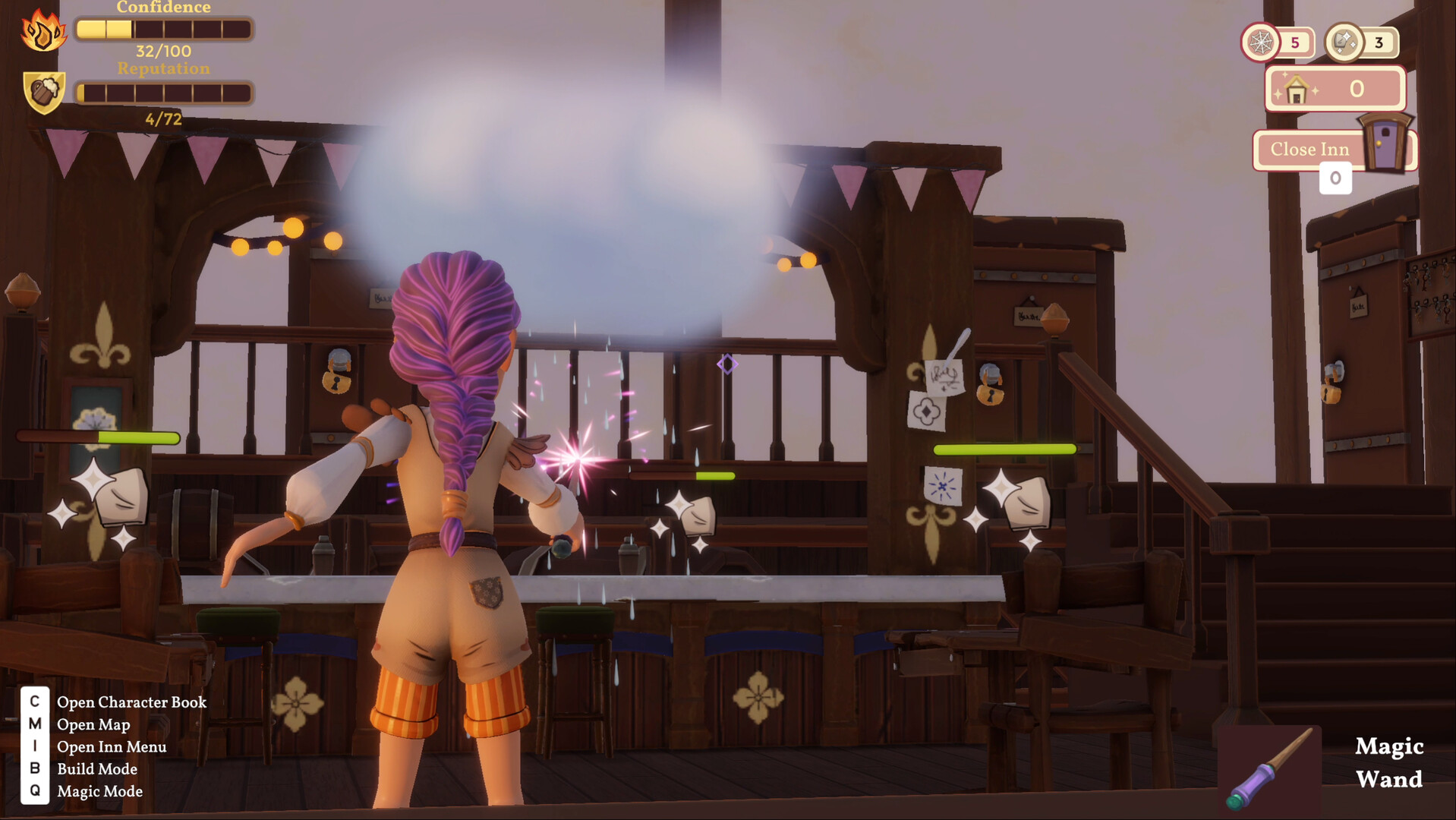Click the Confidence flame icon

click(x=43, y=31)
